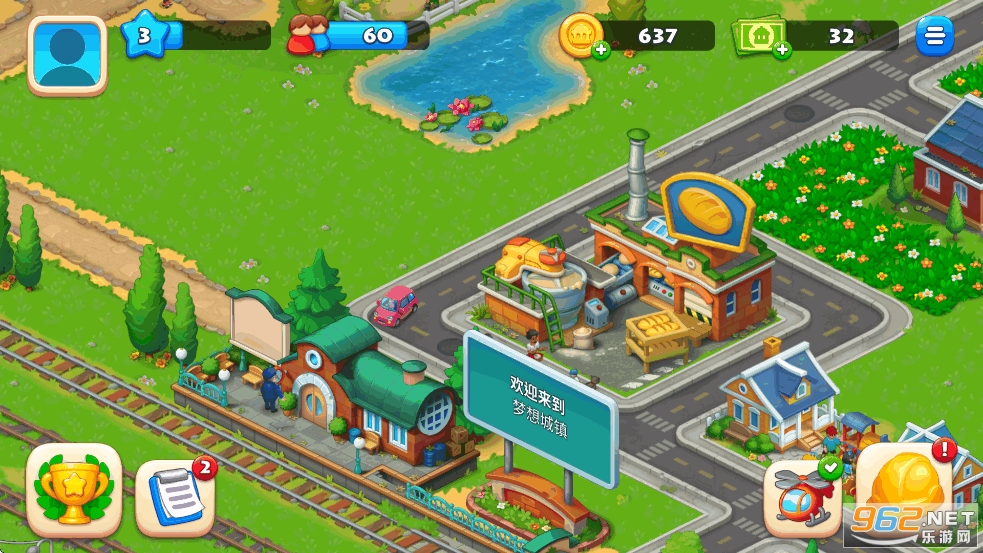
Task: Open the gold trophy achievements button
Action: point(74,490)
